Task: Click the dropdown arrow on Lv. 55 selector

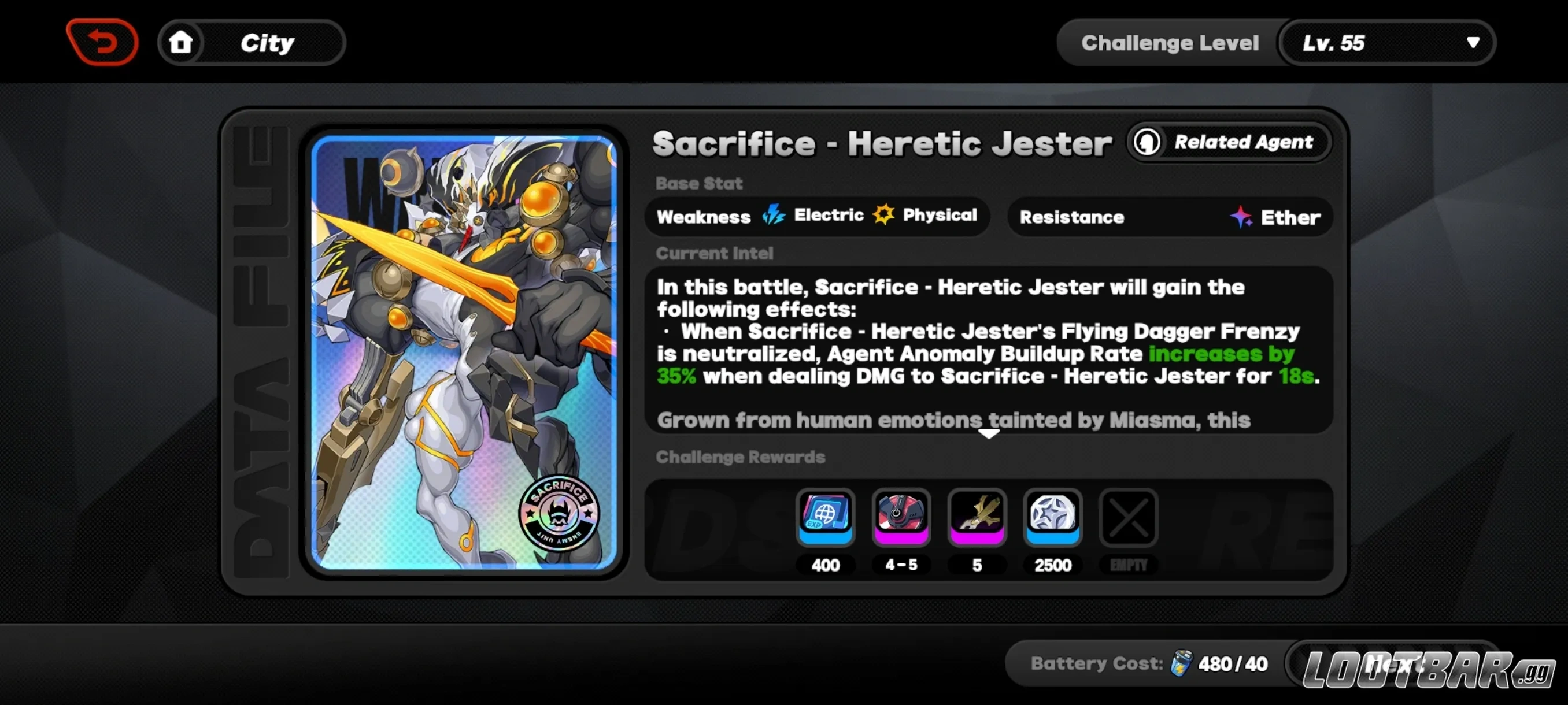Action: [1473, 43]
